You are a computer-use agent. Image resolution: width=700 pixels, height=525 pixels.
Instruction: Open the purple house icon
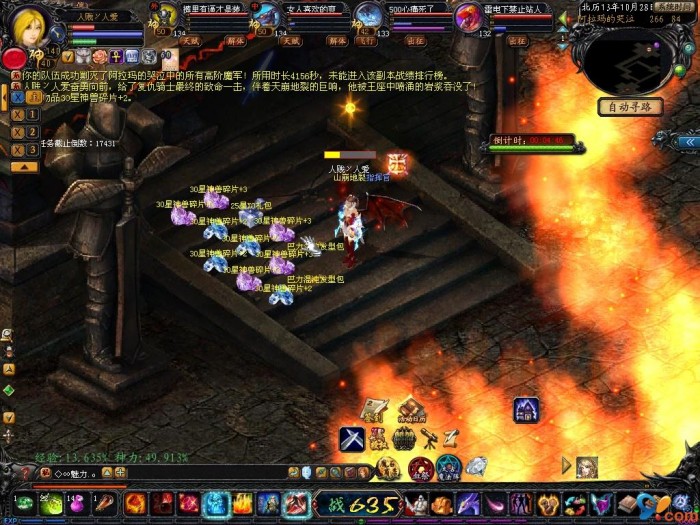pos(526,408)
